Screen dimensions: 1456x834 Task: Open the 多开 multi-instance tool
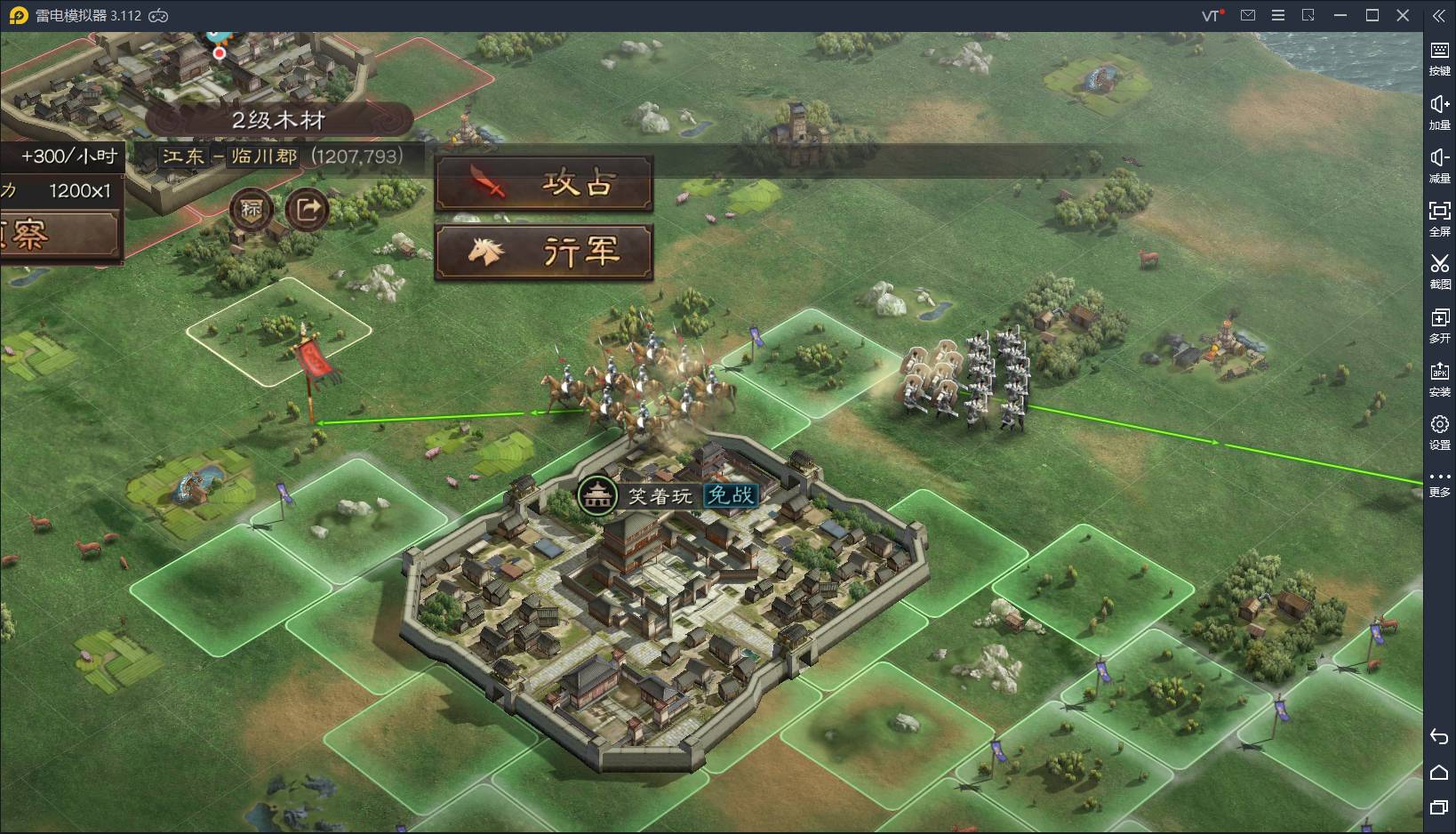click(1439, 325)
